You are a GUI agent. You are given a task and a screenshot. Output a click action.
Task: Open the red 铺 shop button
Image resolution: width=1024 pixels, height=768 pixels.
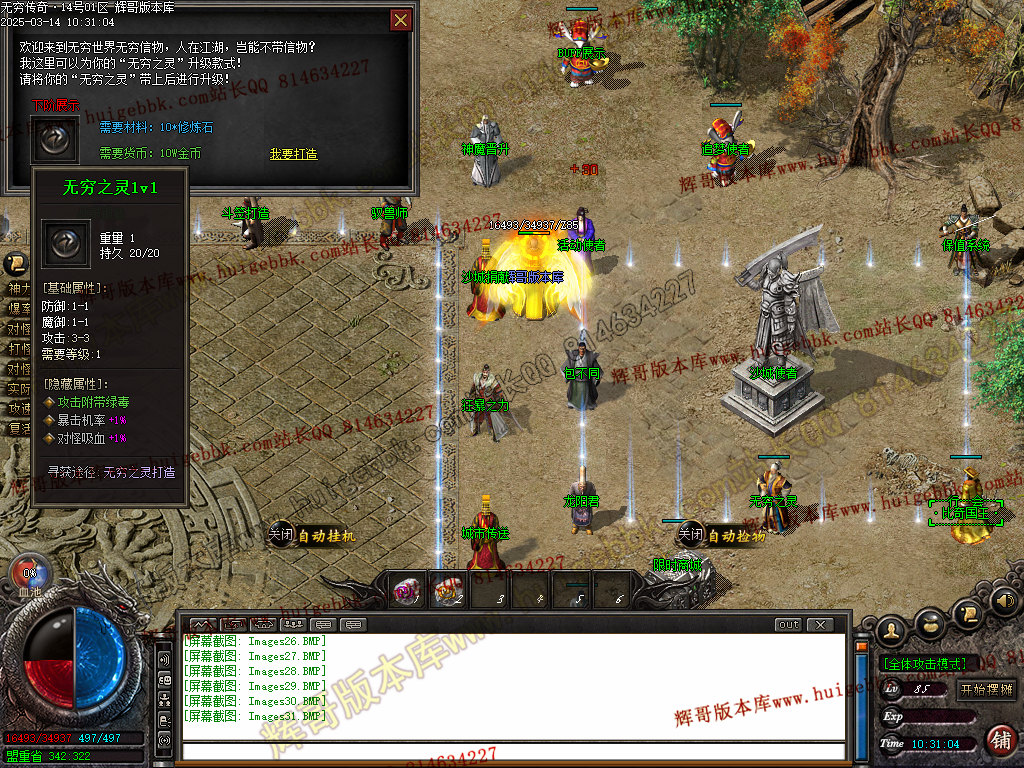pyautogui.click(x=1000, y=740)
